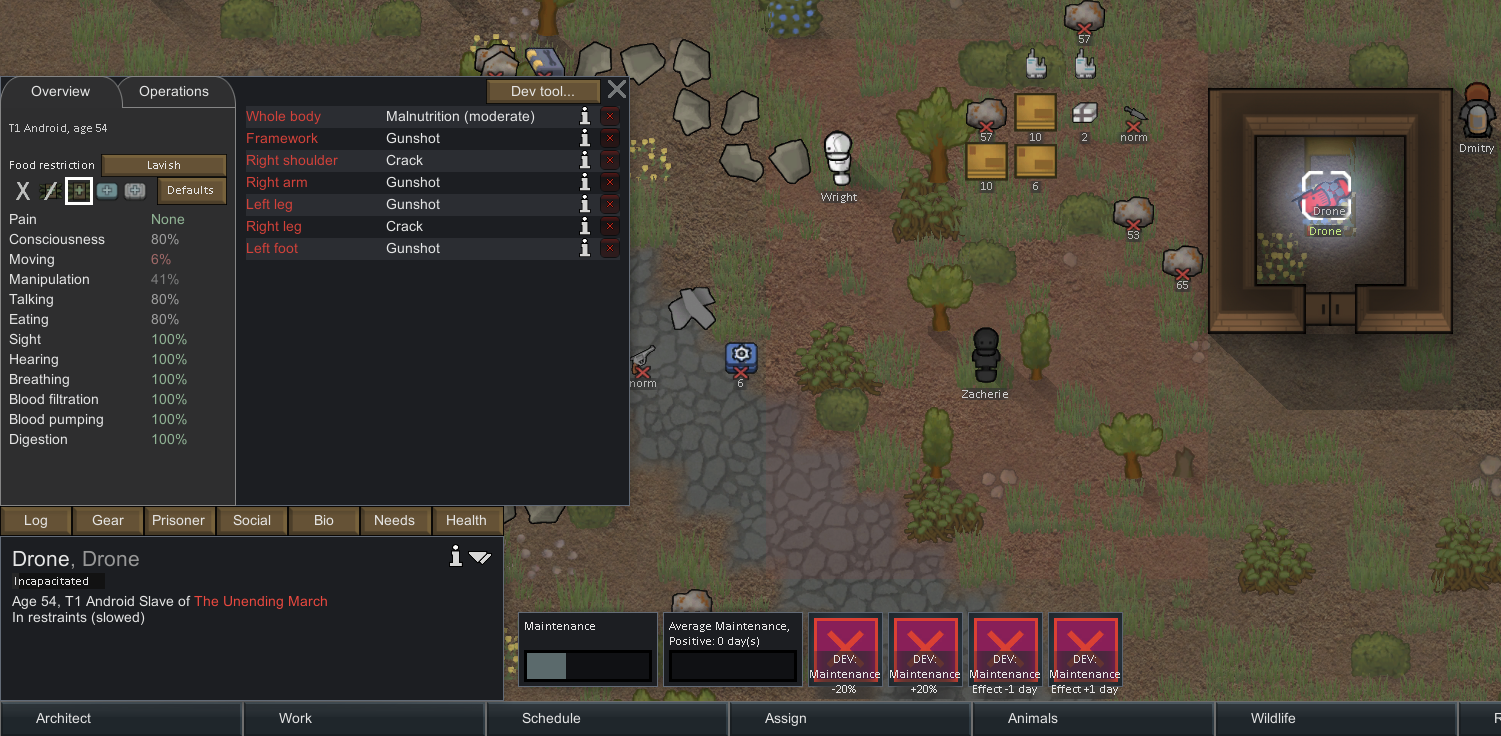
Task: Click the blue medicine plus restriction icon
Action: point(107,190)
